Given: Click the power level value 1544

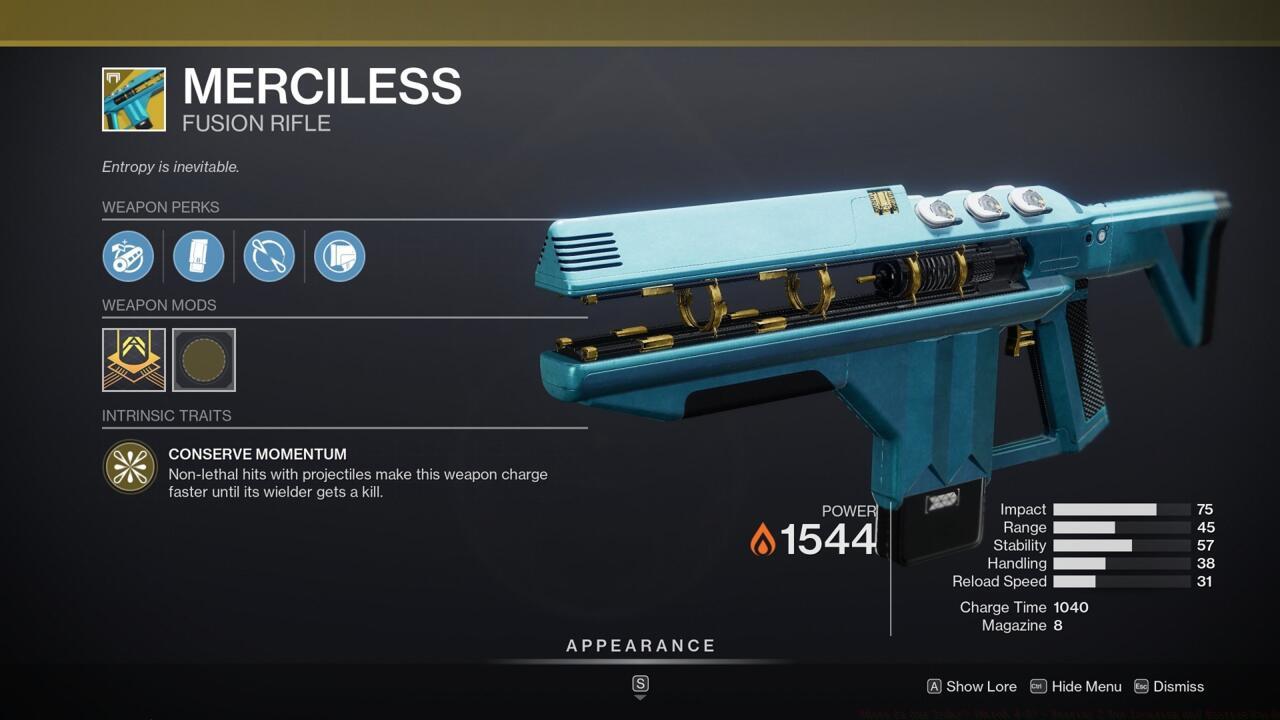Looking at the screenshot, I should tap(829, 540).
